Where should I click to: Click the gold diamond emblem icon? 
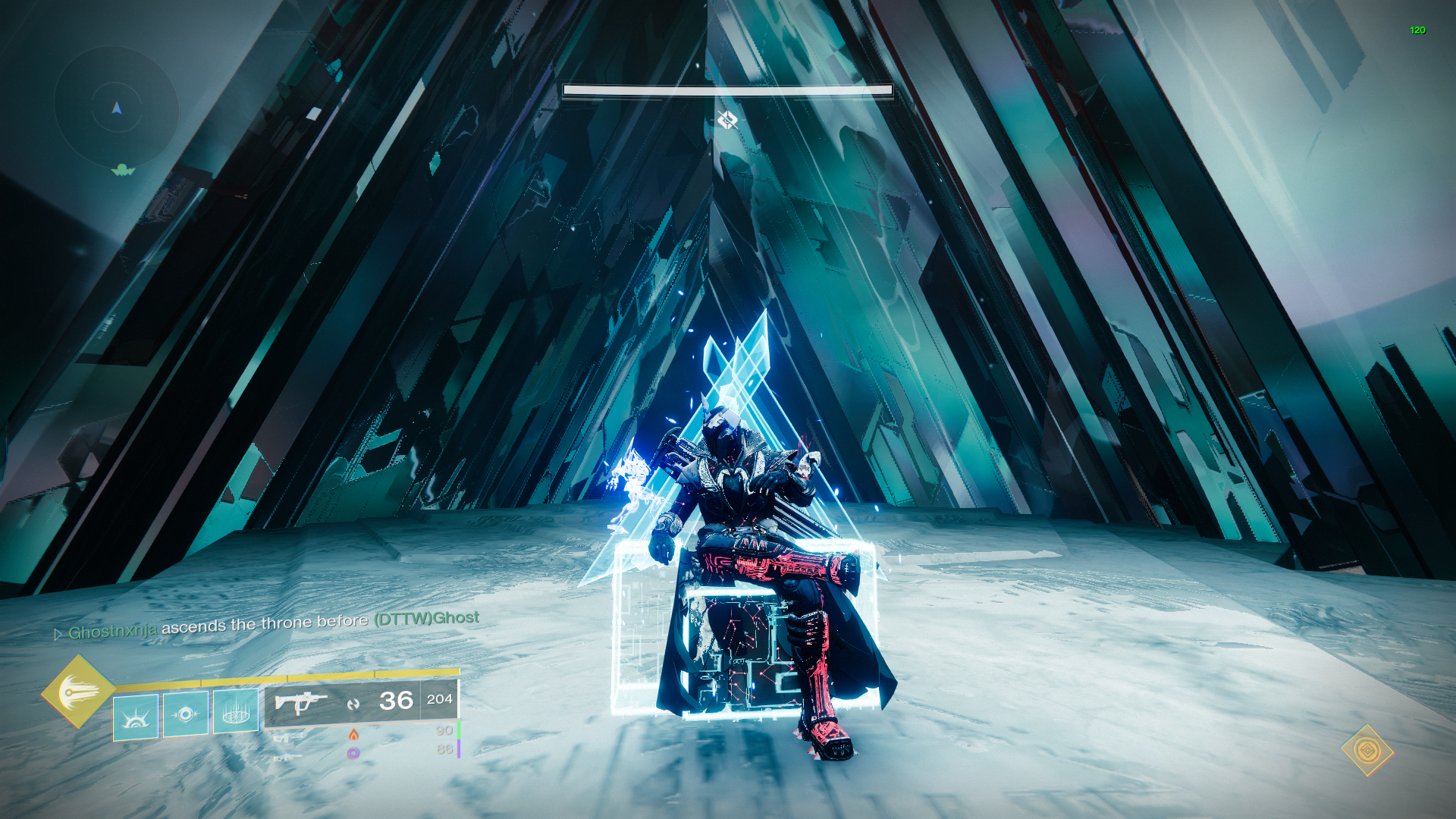(1367, 751)
